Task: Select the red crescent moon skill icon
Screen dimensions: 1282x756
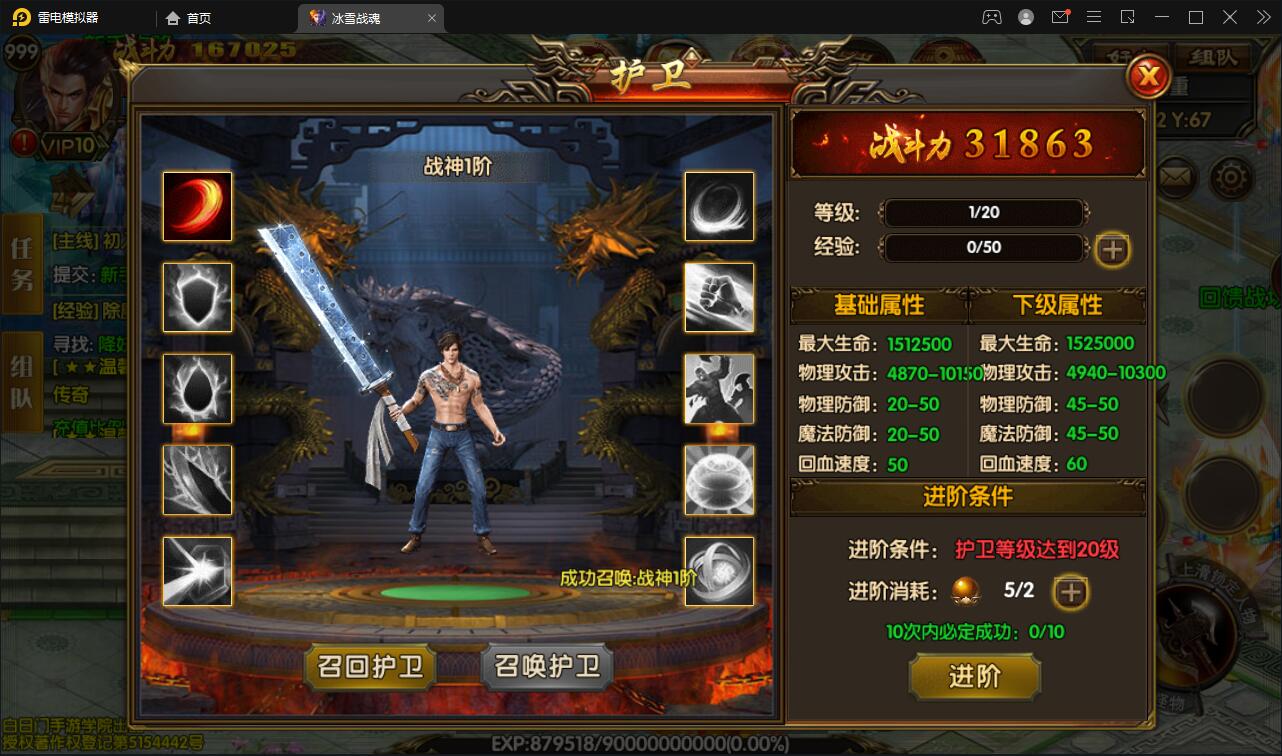Action: click(197, 206)
